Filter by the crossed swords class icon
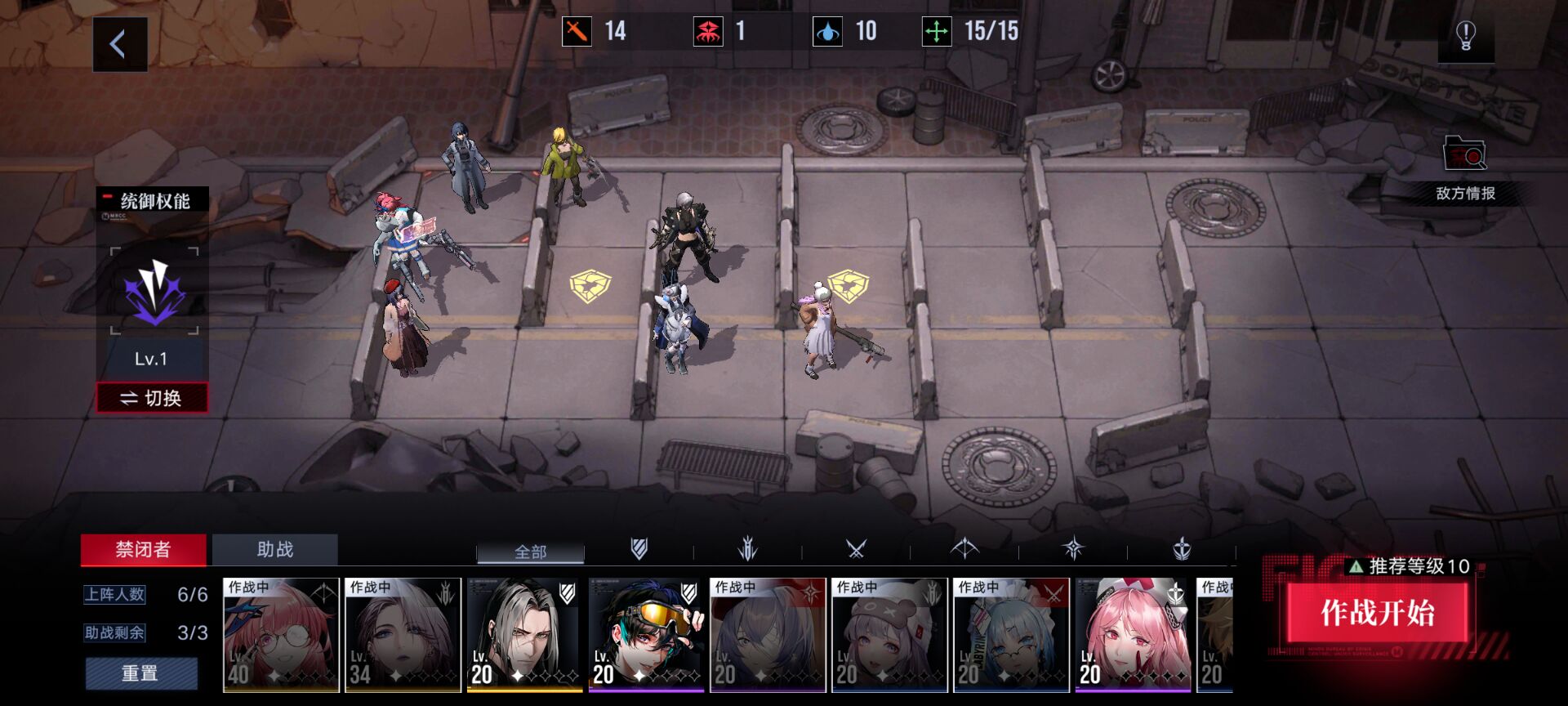1568x706 pixels. pyautogui.click(x=856, y=549)
